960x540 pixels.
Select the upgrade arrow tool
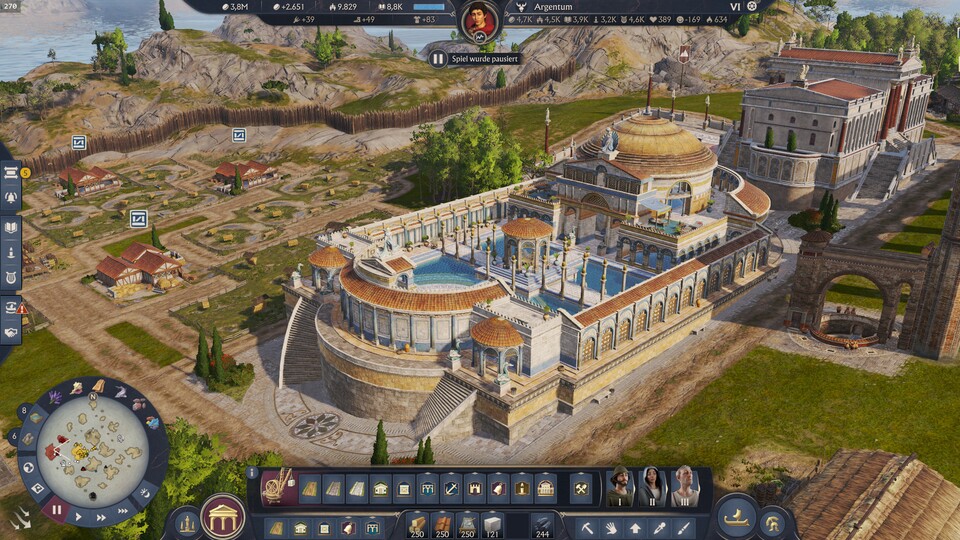634,527
